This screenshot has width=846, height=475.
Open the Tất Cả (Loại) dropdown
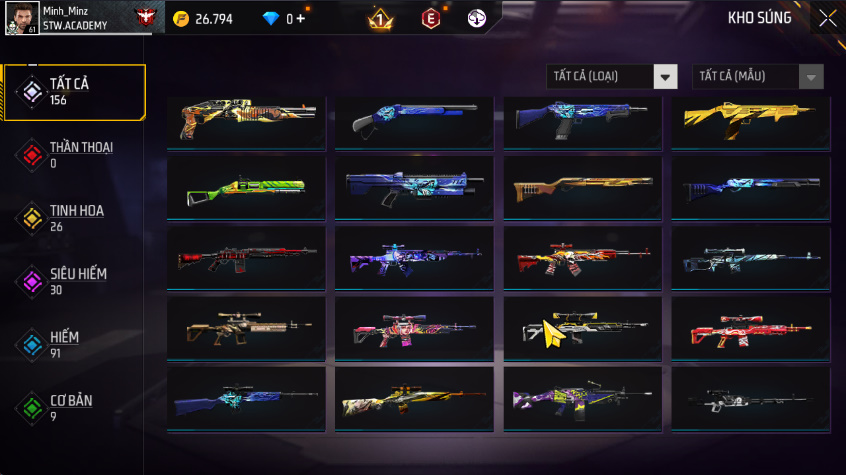point(612,77)
